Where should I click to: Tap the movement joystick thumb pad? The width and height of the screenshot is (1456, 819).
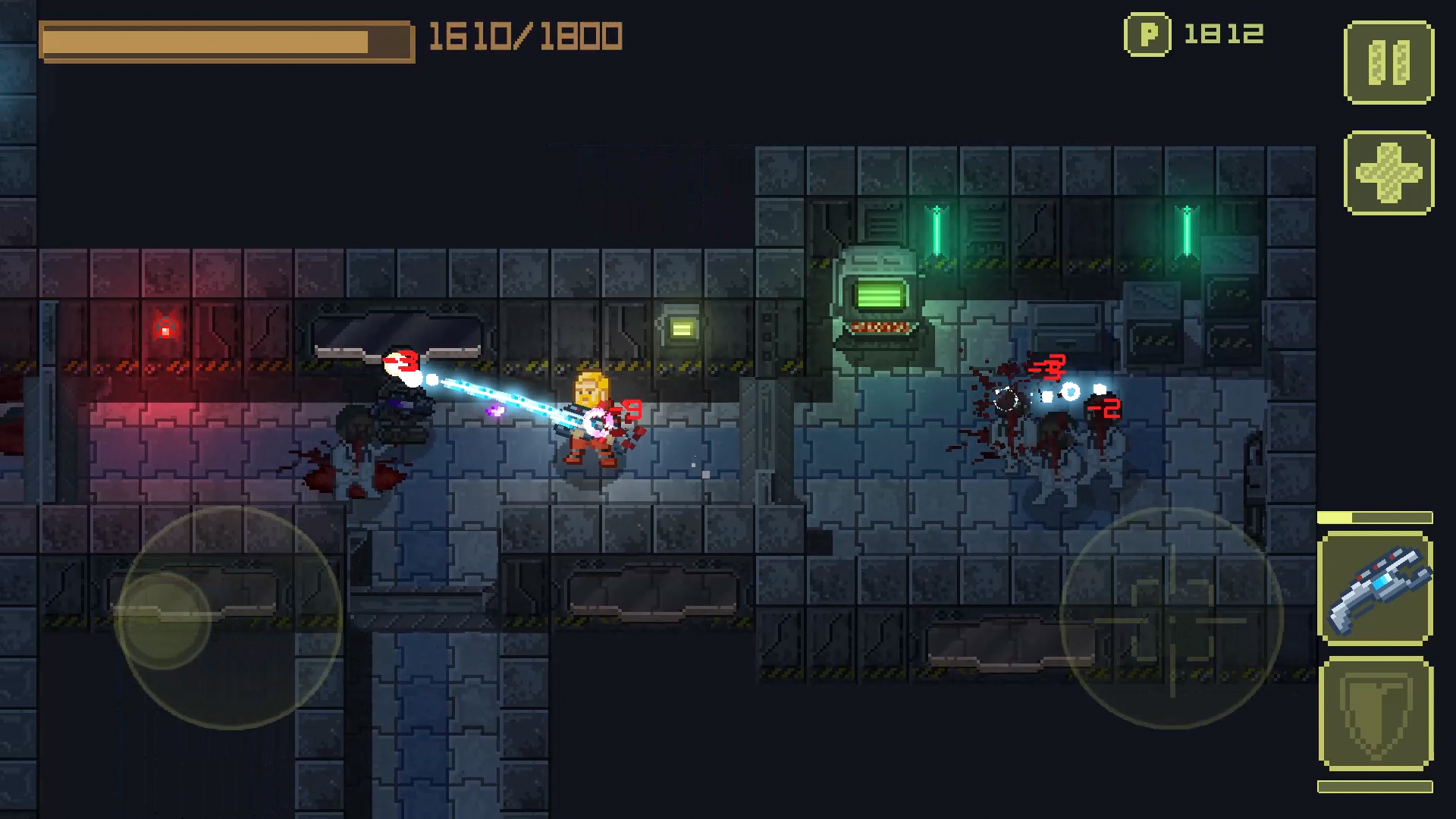click(163, 620)
